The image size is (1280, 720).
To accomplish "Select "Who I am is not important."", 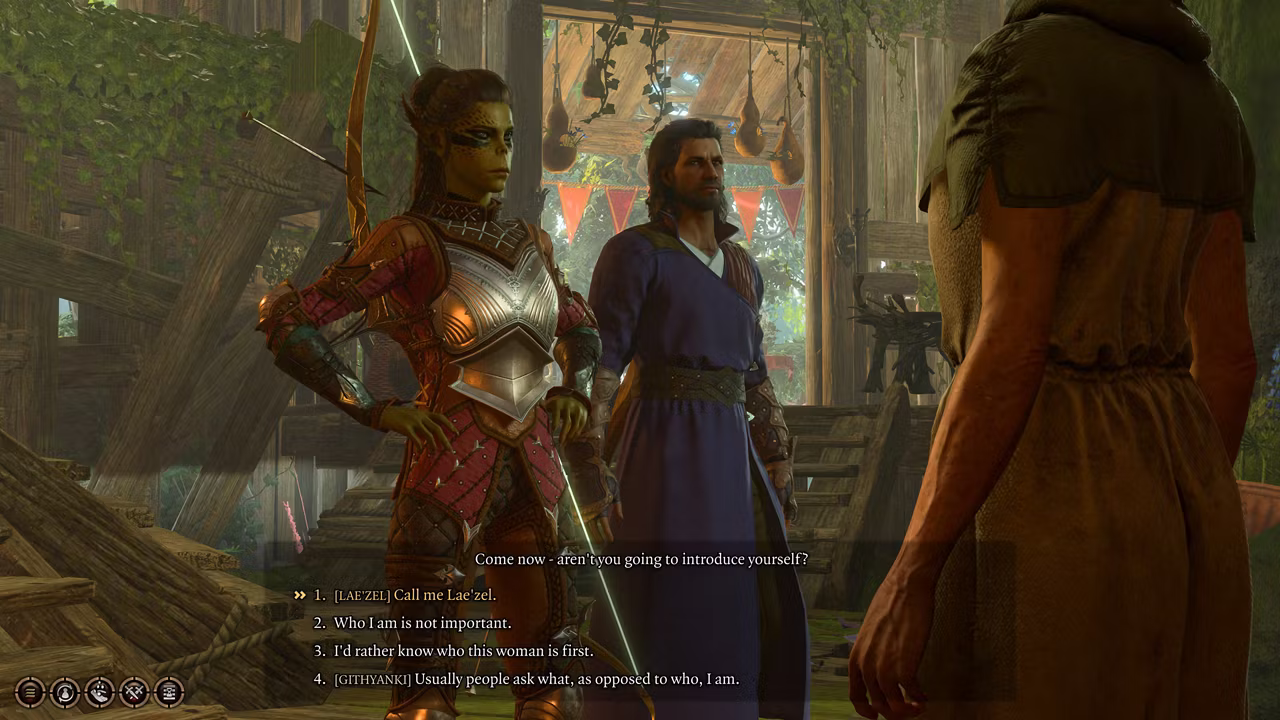I will [x=422, y=623].
